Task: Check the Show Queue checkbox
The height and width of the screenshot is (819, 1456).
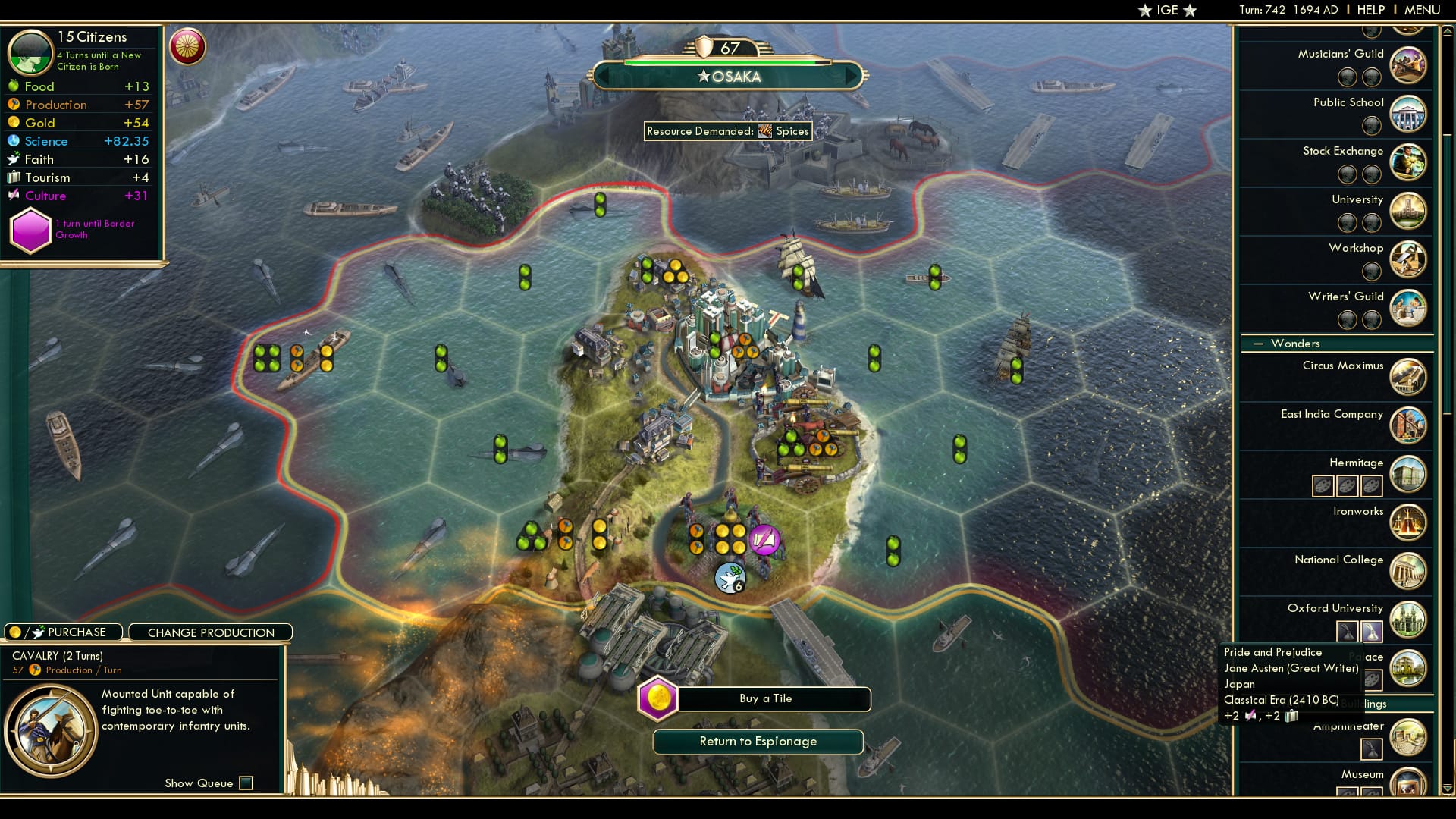Action: click(x=246, y=783)
